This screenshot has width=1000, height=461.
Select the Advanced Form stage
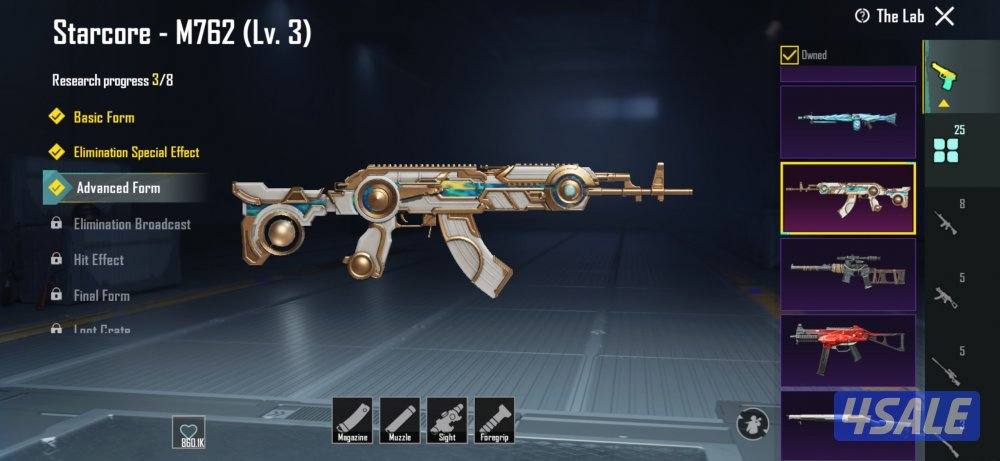point(117,188)
